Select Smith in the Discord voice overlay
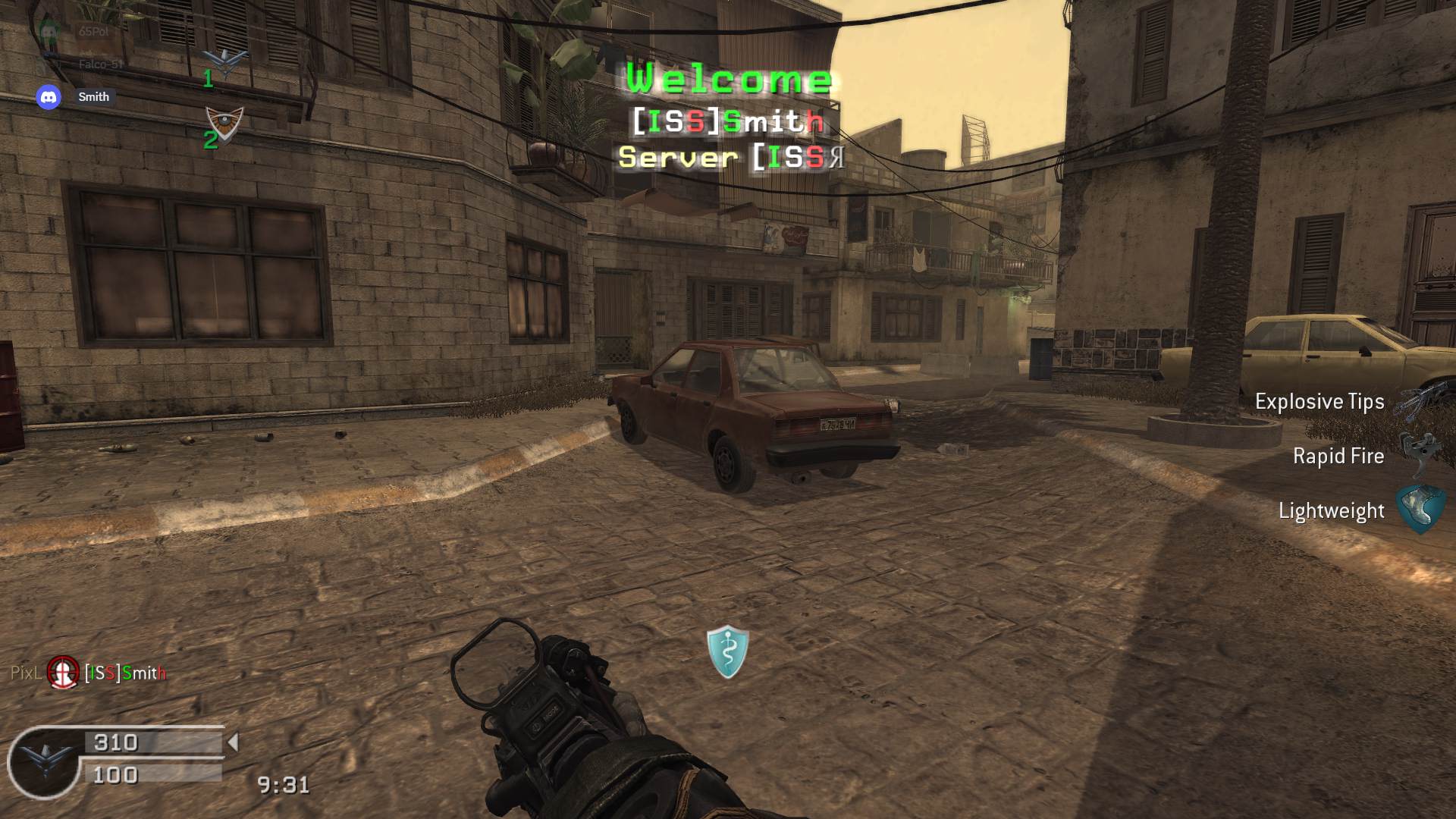The height and width of the screenshot is (819, 1456). coord(93,97)
